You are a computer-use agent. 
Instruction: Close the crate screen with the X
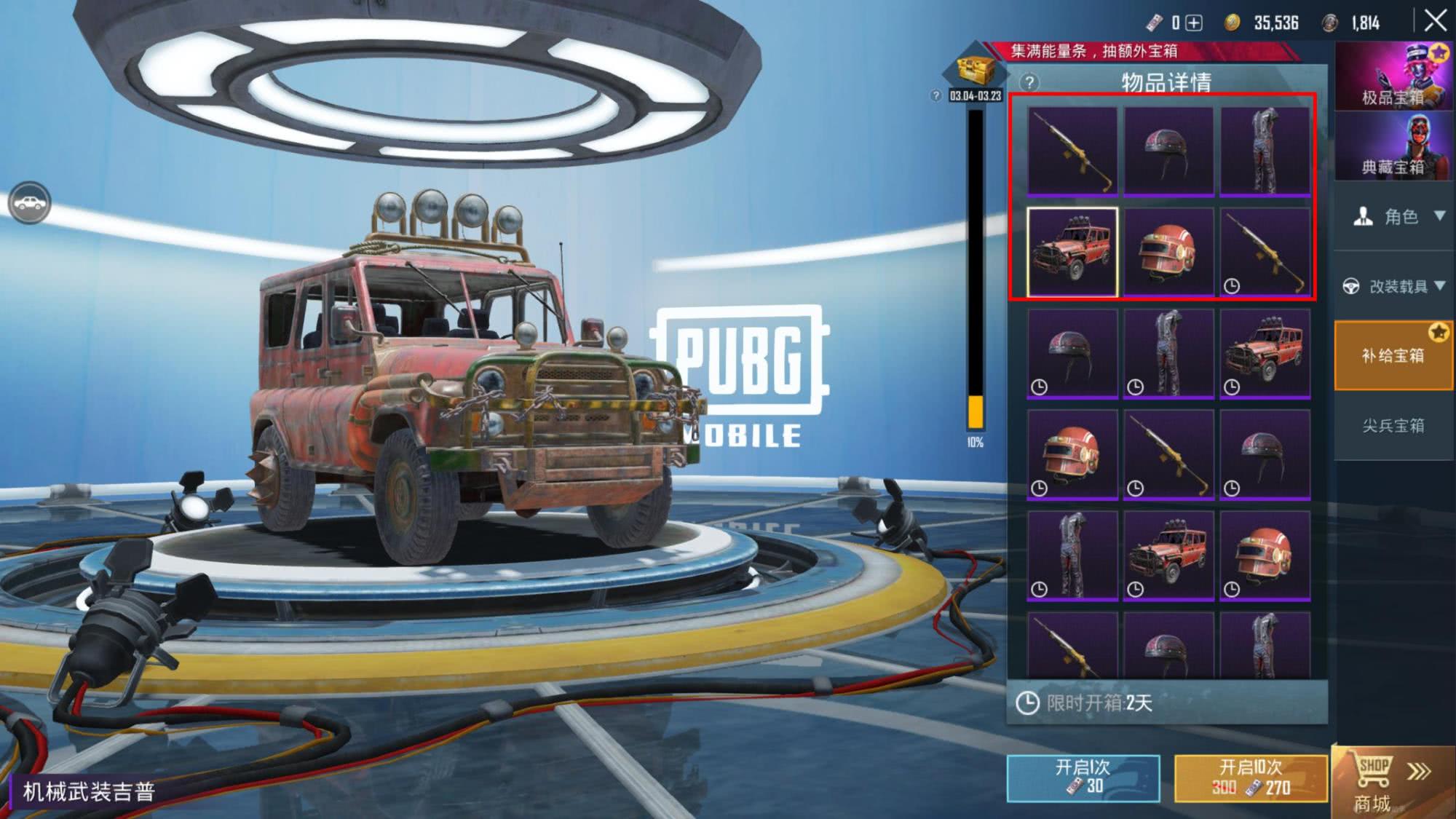point(1435,20)
